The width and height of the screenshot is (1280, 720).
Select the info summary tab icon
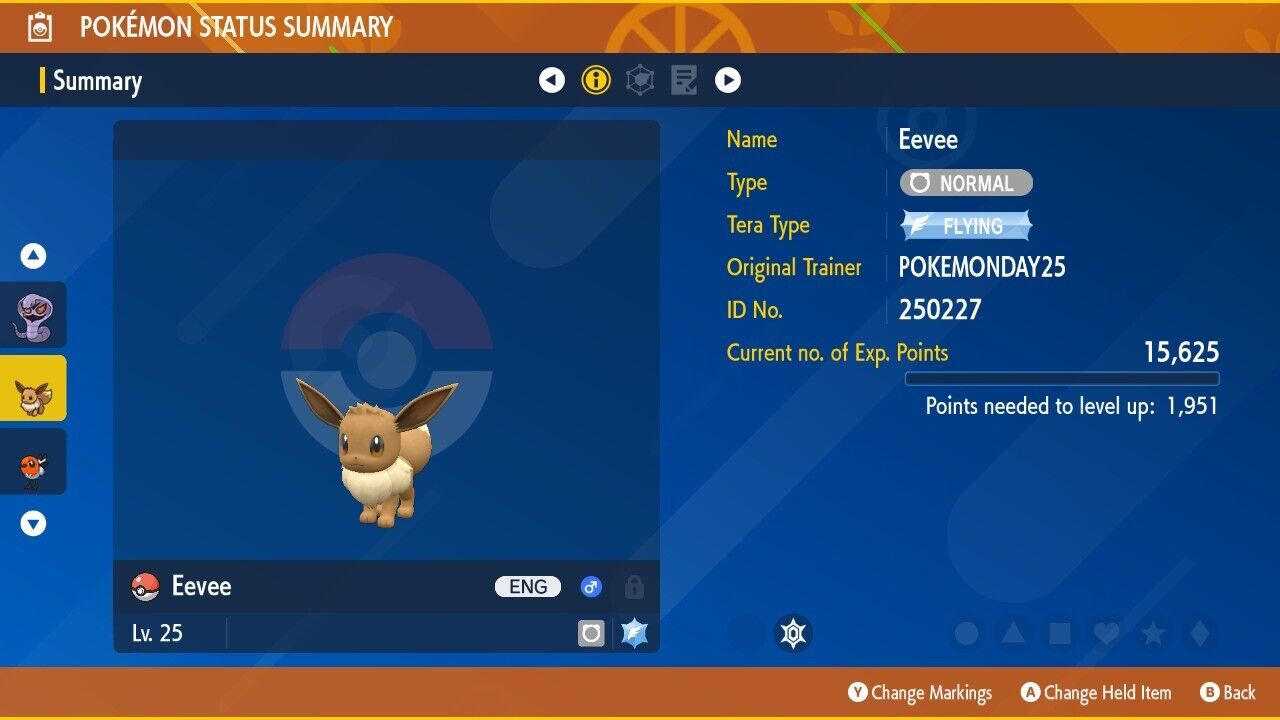[596, 80]
